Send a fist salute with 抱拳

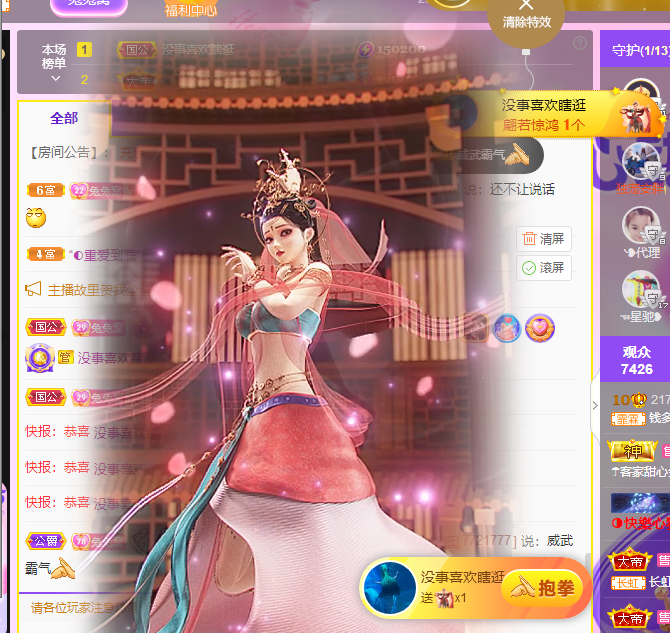(545, 589)
